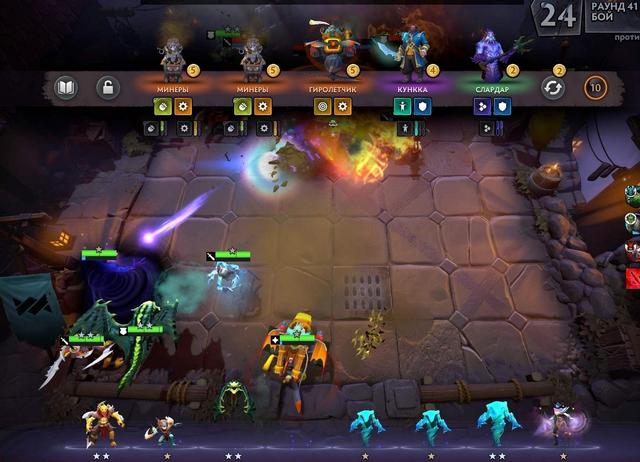Open the book icon panel
The height and width of the screenshot is (462, 640).
pos(64,89)
